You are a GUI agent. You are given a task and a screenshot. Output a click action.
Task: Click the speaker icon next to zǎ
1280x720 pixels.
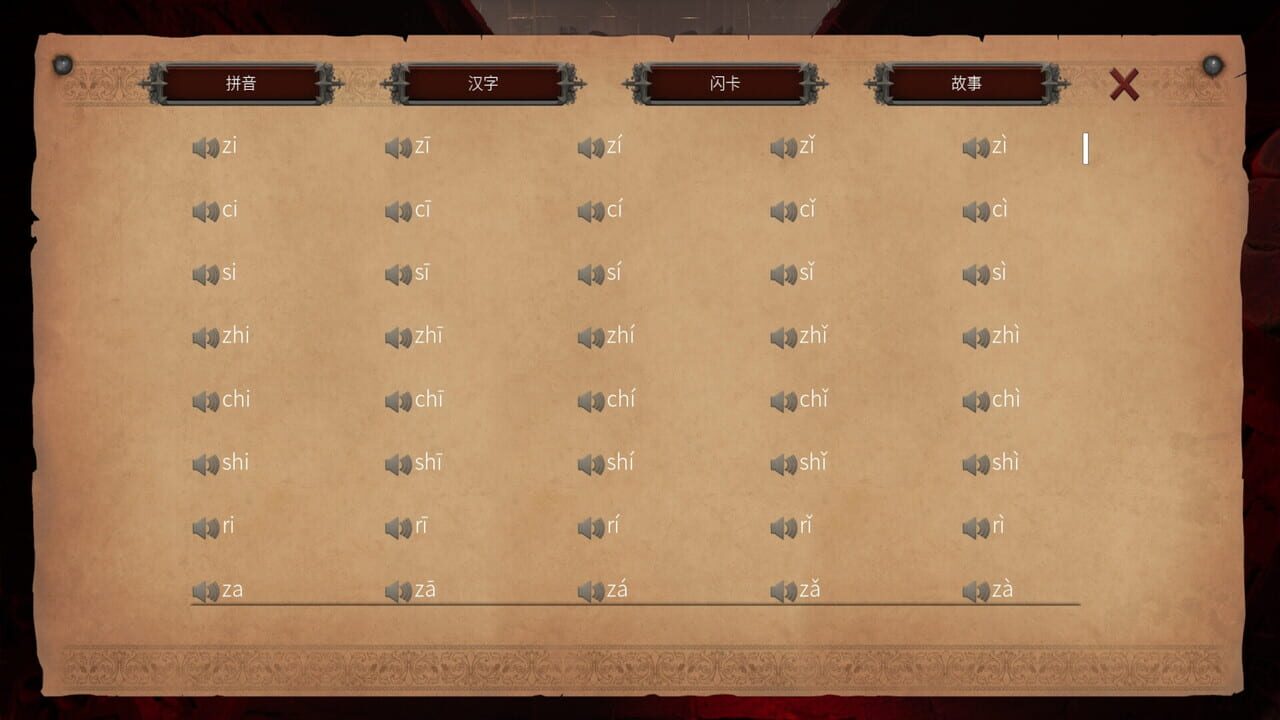point(783,588)
